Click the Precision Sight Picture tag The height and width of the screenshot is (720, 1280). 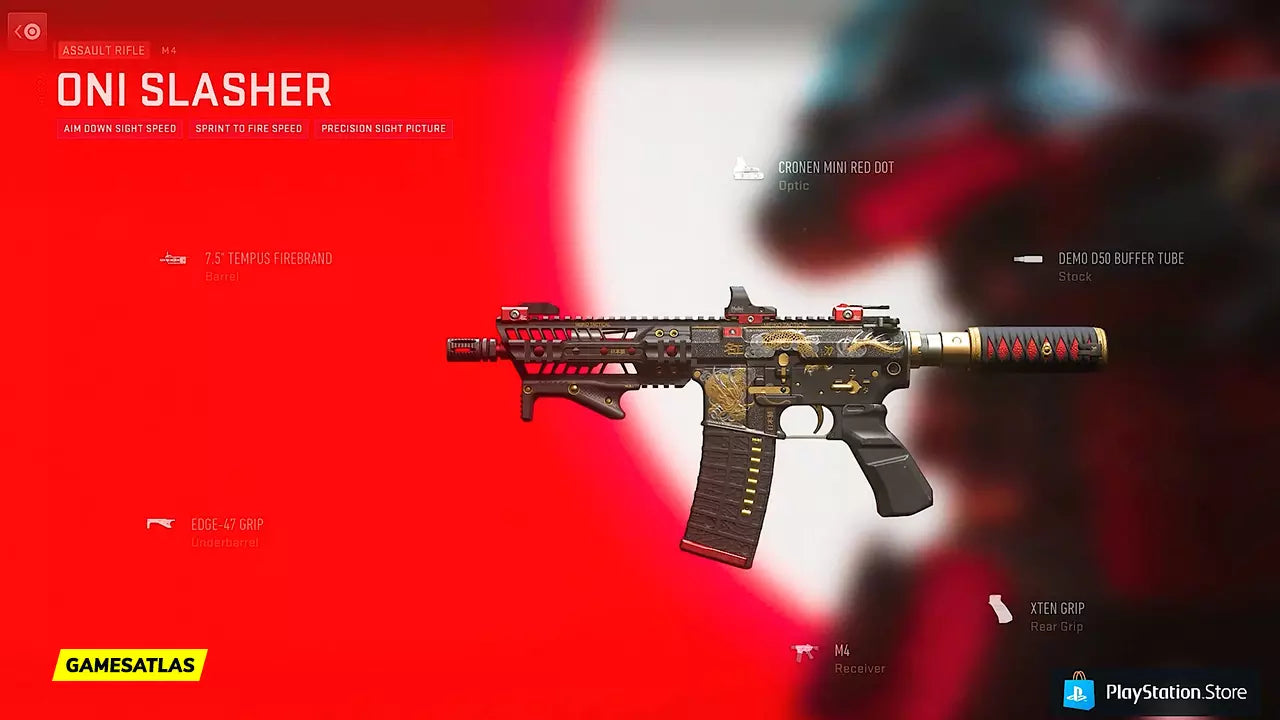click(x=383, y=129)
